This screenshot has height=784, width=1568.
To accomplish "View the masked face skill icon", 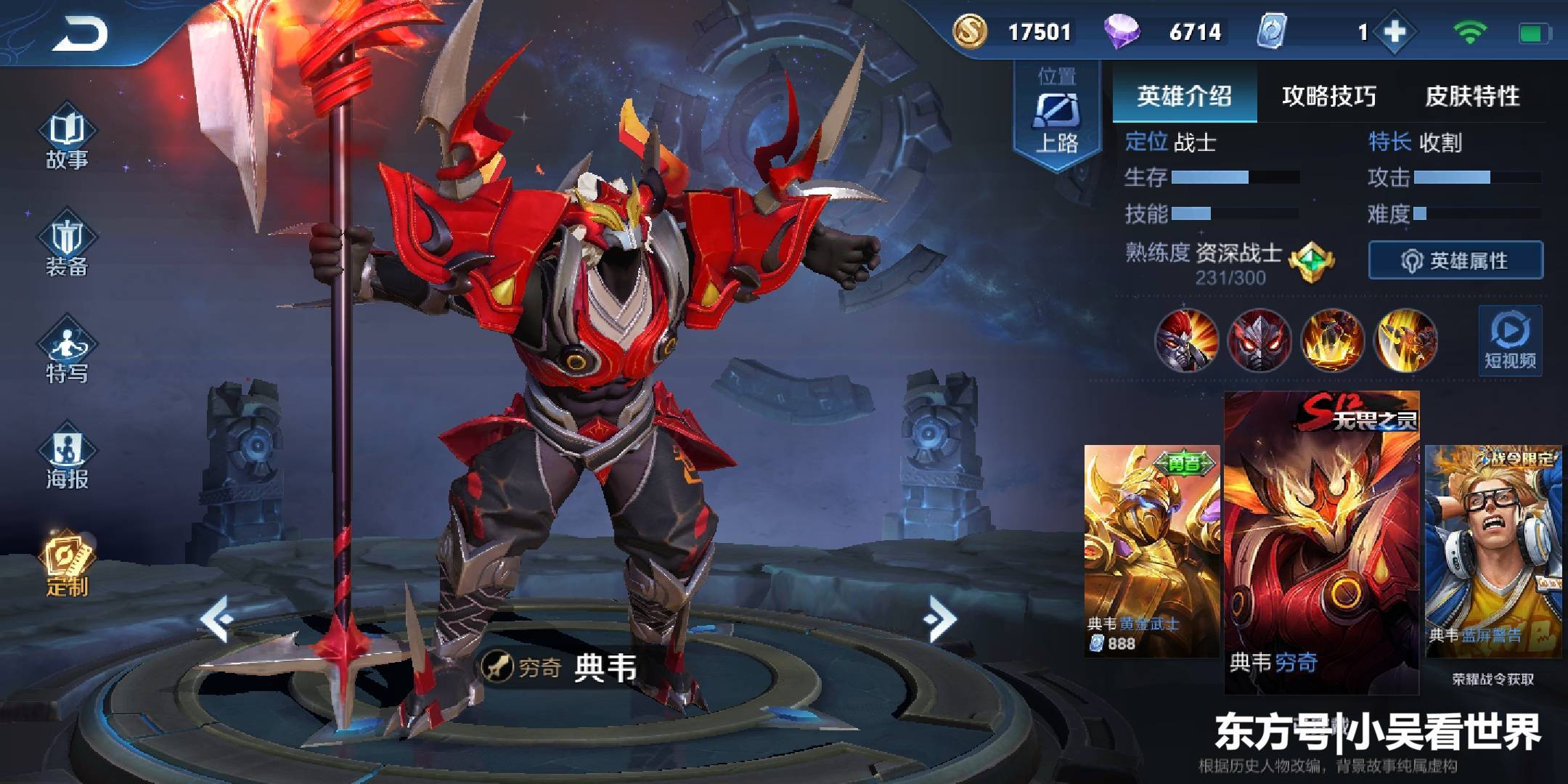I will (x=1259, y=340).
